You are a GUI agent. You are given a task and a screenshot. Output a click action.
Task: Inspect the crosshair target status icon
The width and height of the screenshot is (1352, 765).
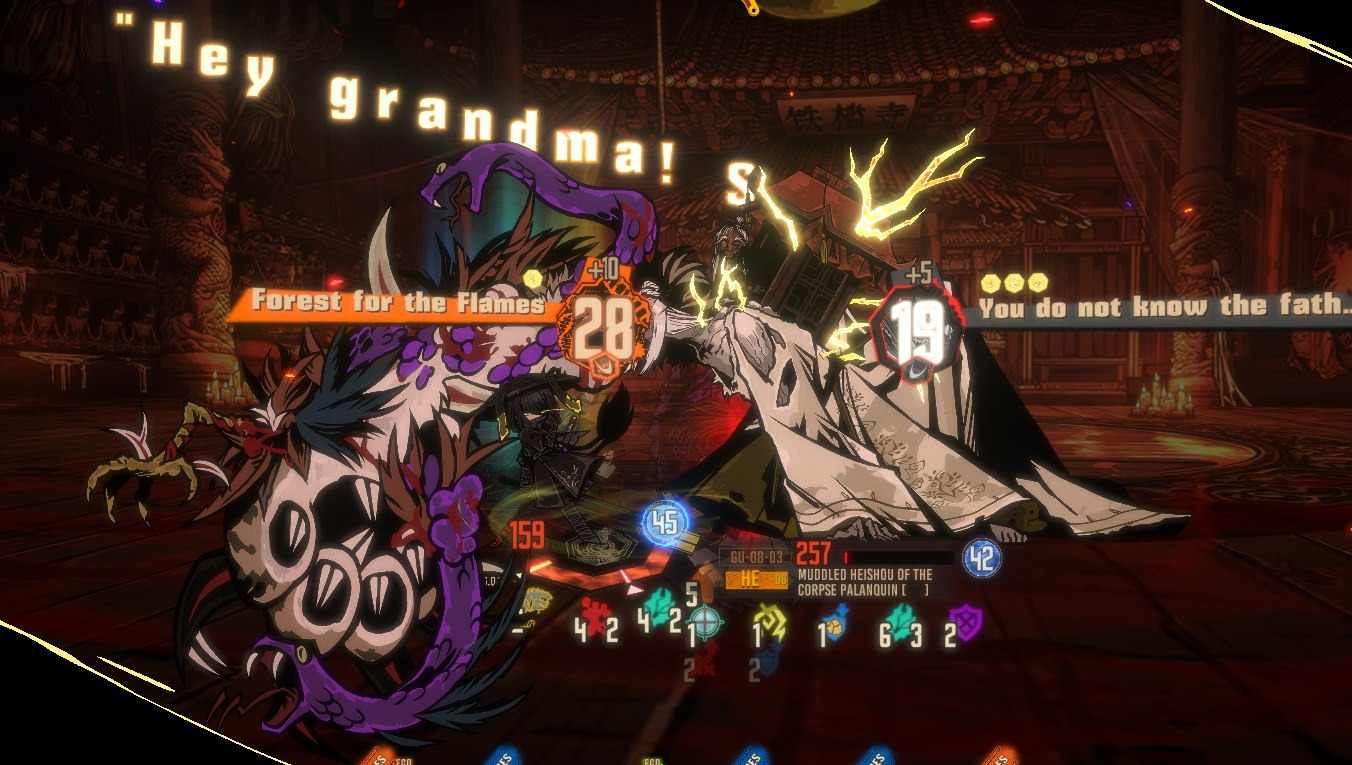pyautogui.click(x=705, y=623)
